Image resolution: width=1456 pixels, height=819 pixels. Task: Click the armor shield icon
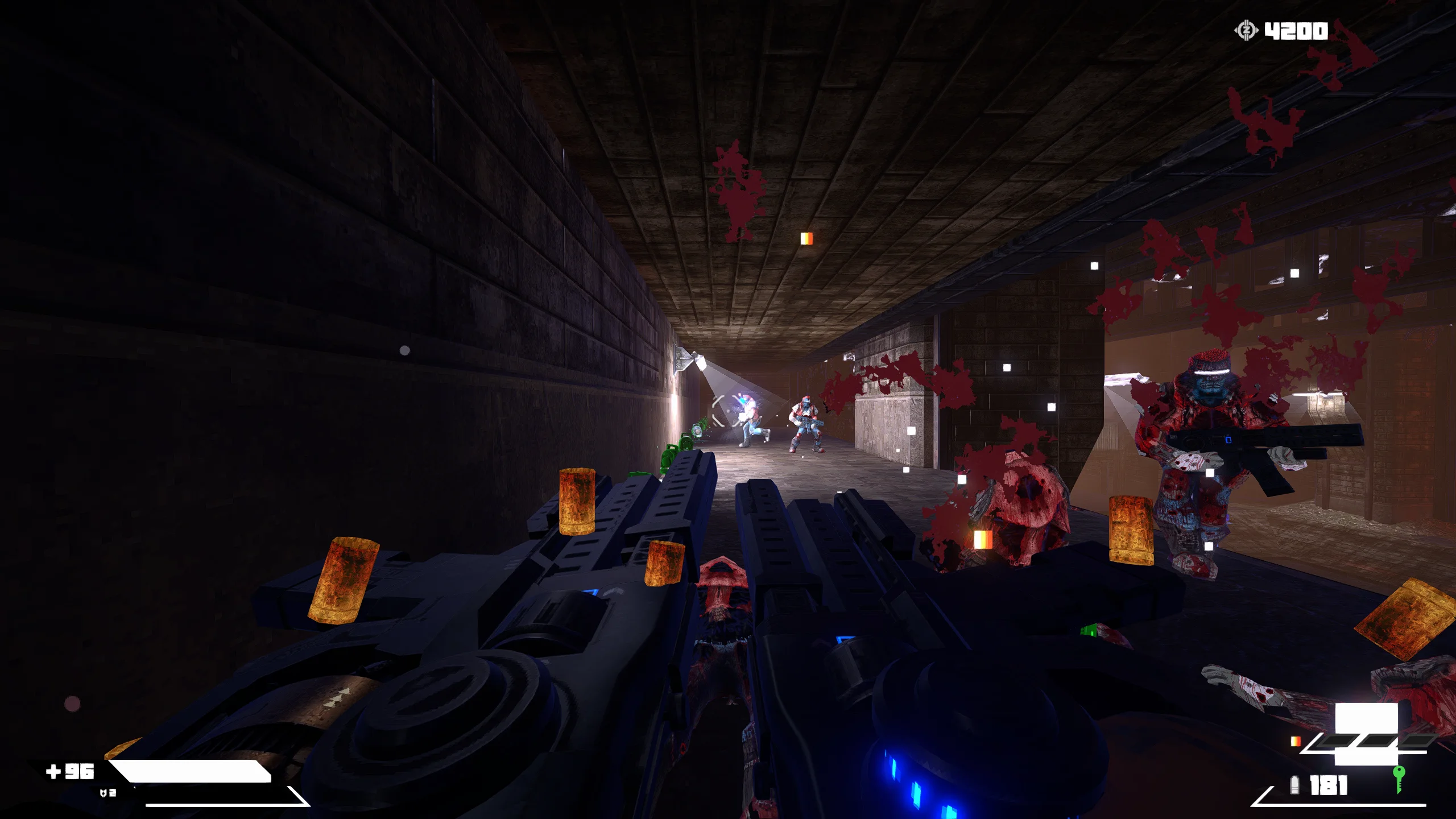(x=103, y=793)
